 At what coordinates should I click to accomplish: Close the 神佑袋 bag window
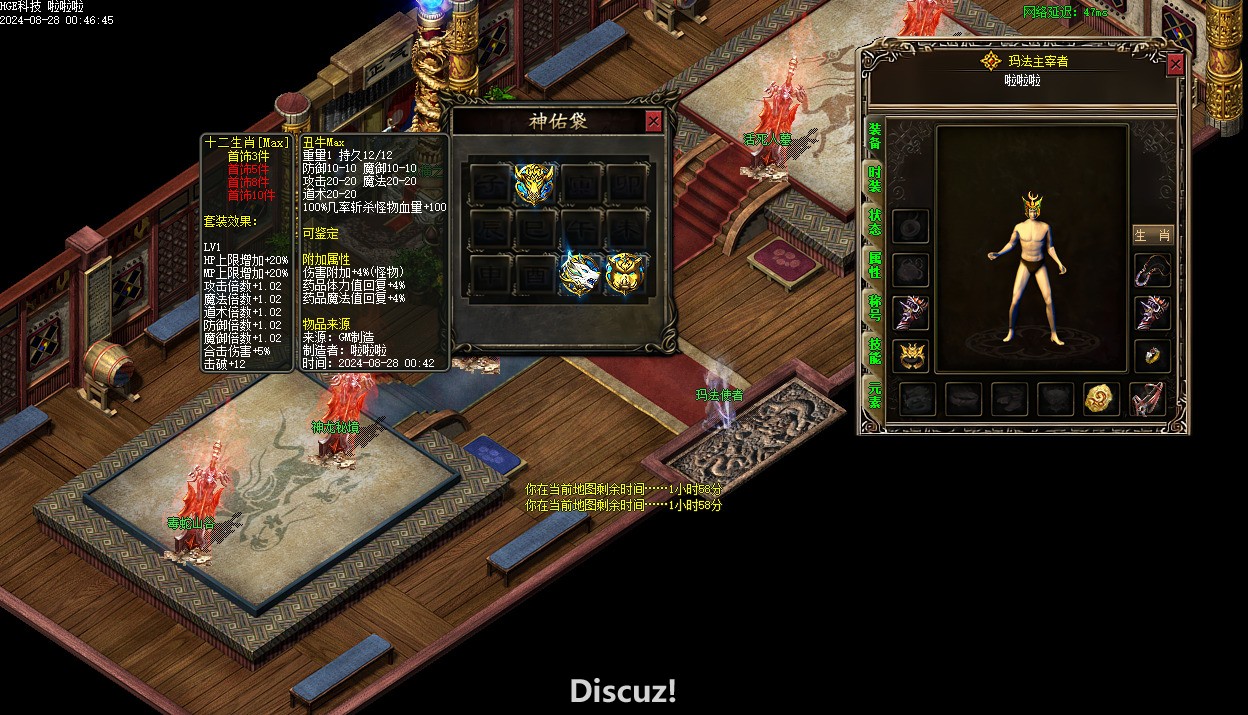point(653,121)
